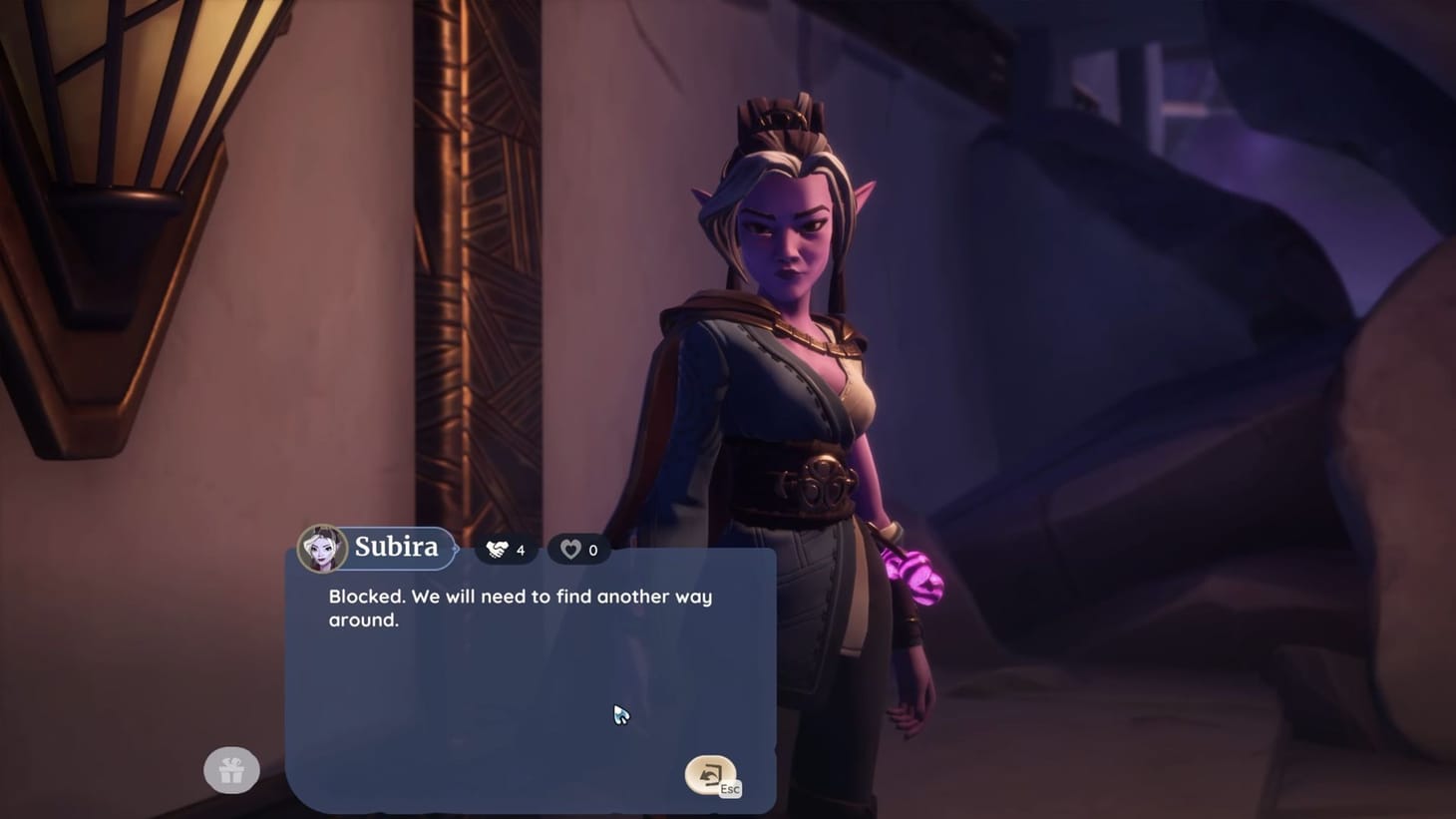The width and height of the screenshot is (1456, 819).
Task: Click the glowing purple bracelet on Subira
Action: coord(916,577)
